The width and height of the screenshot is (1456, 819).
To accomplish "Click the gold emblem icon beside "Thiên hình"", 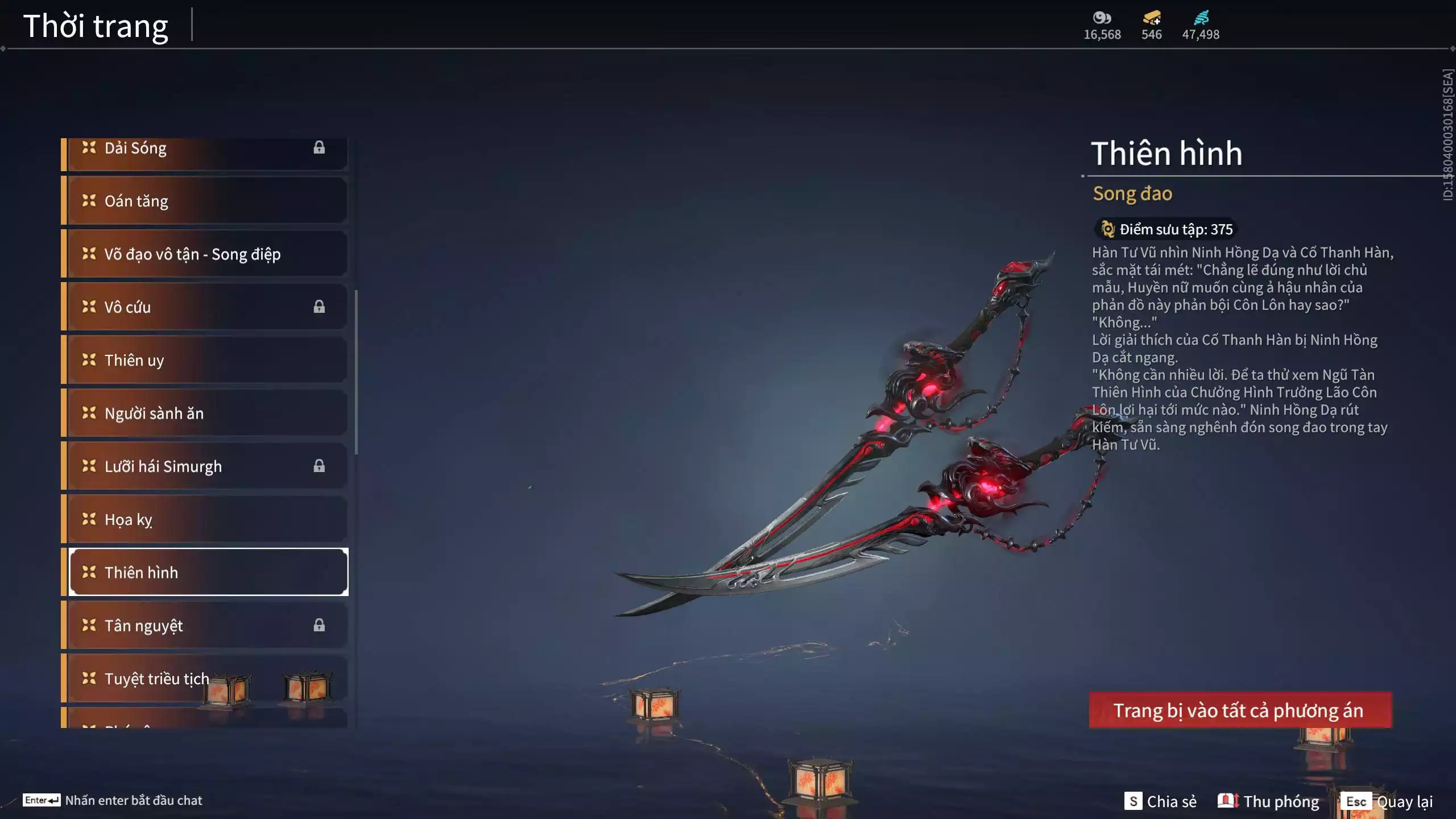I will (88, 572).
